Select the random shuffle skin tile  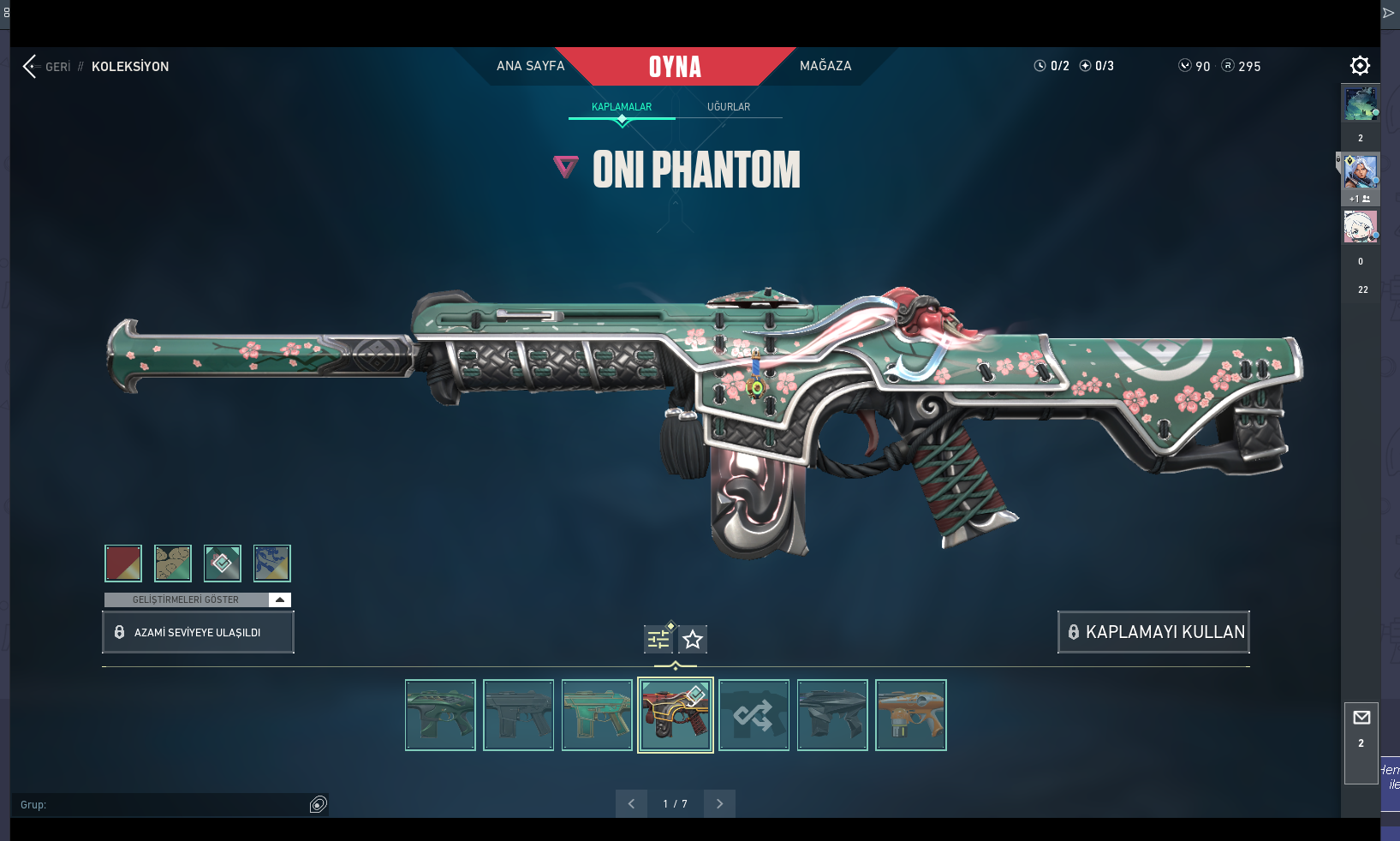[x=754, y=715]
